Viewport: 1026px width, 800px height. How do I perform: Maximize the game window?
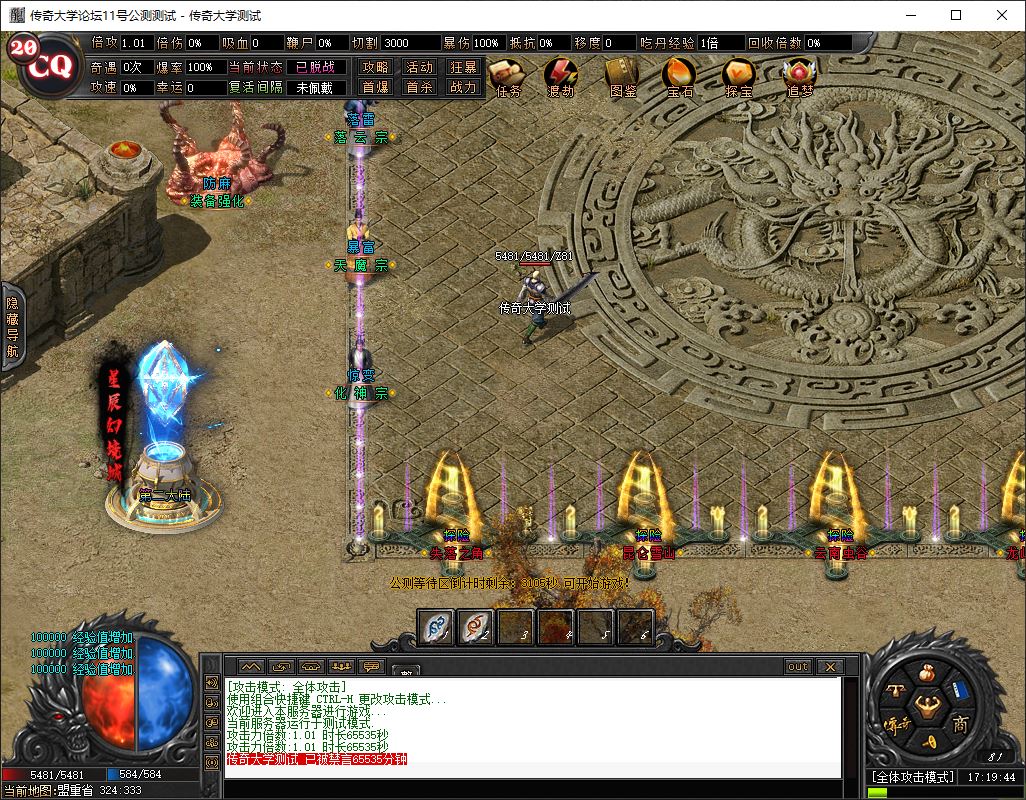[956, 15]
